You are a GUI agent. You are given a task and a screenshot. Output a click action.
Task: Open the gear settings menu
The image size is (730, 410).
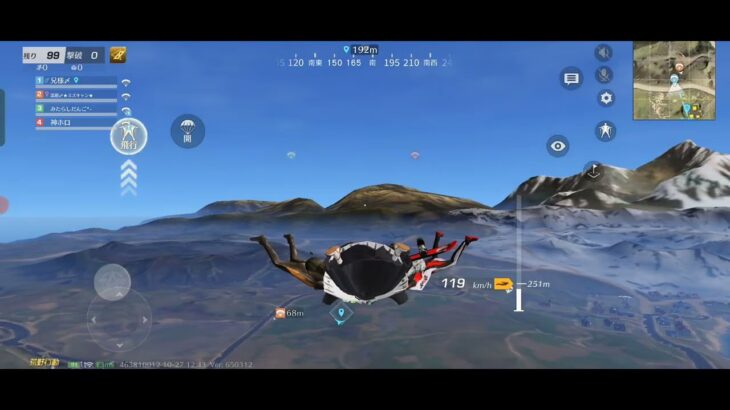click(x=605, y=98)
